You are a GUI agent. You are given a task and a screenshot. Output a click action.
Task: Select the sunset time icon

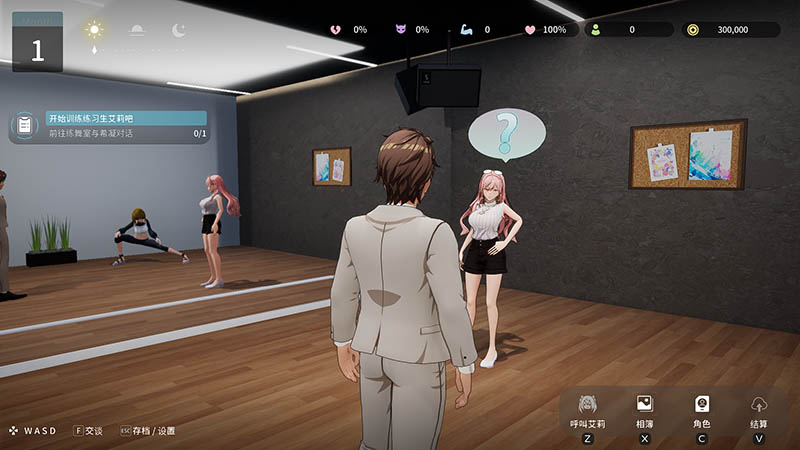[137, 31]
